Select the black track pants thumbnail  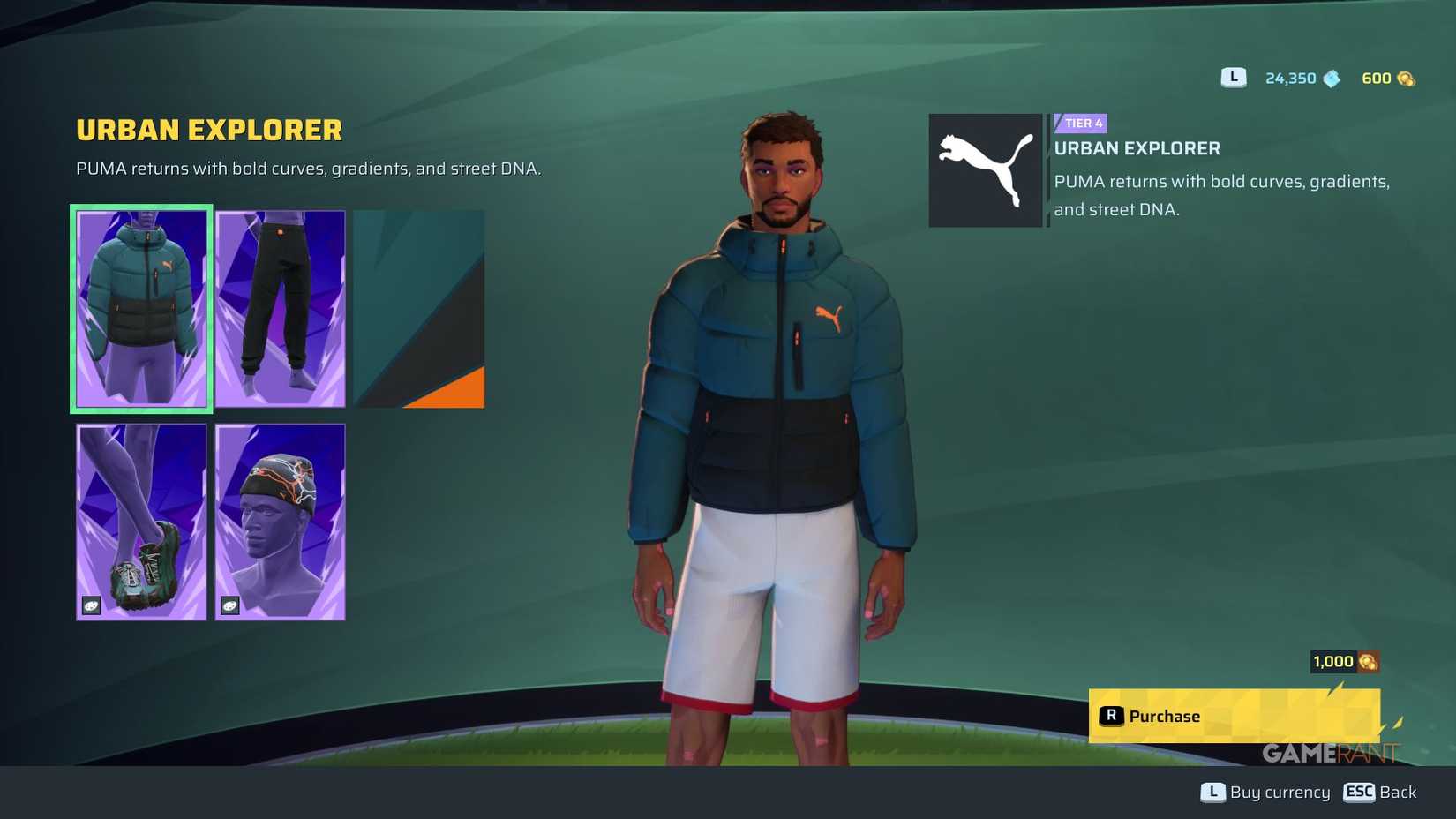(280, 308)
